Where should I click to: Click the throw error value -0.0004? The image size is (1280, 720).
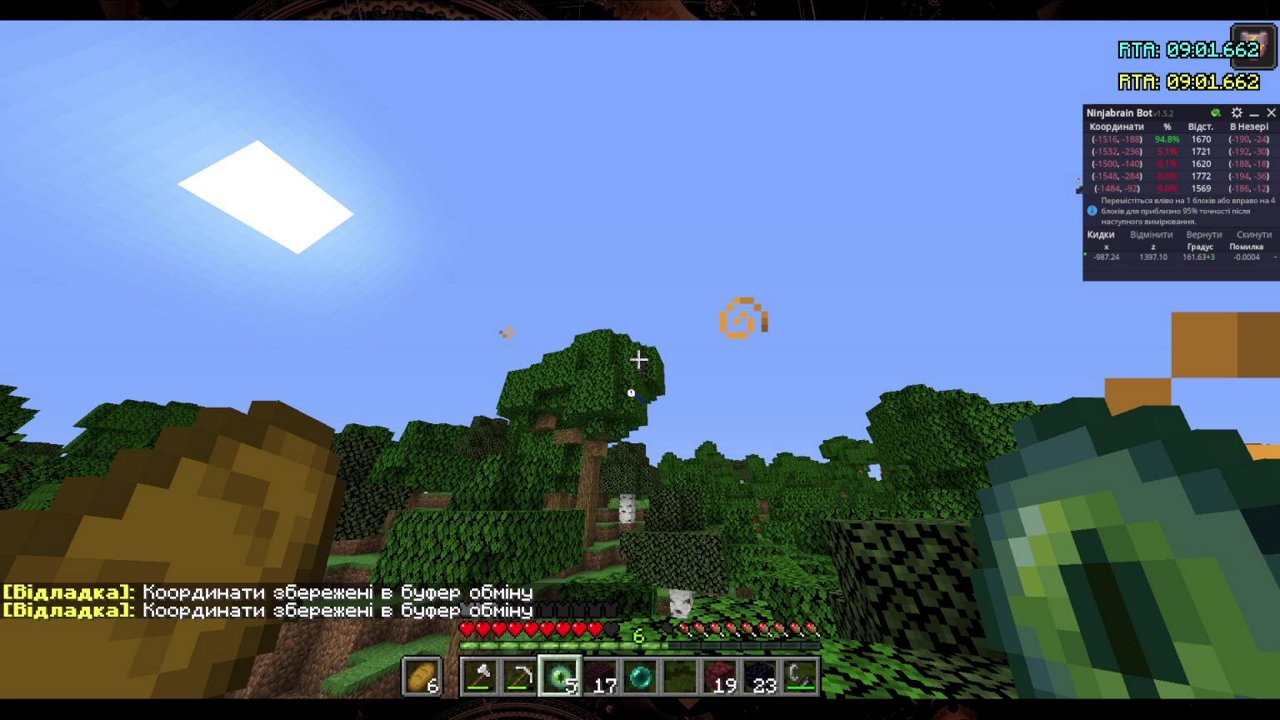1245,256
